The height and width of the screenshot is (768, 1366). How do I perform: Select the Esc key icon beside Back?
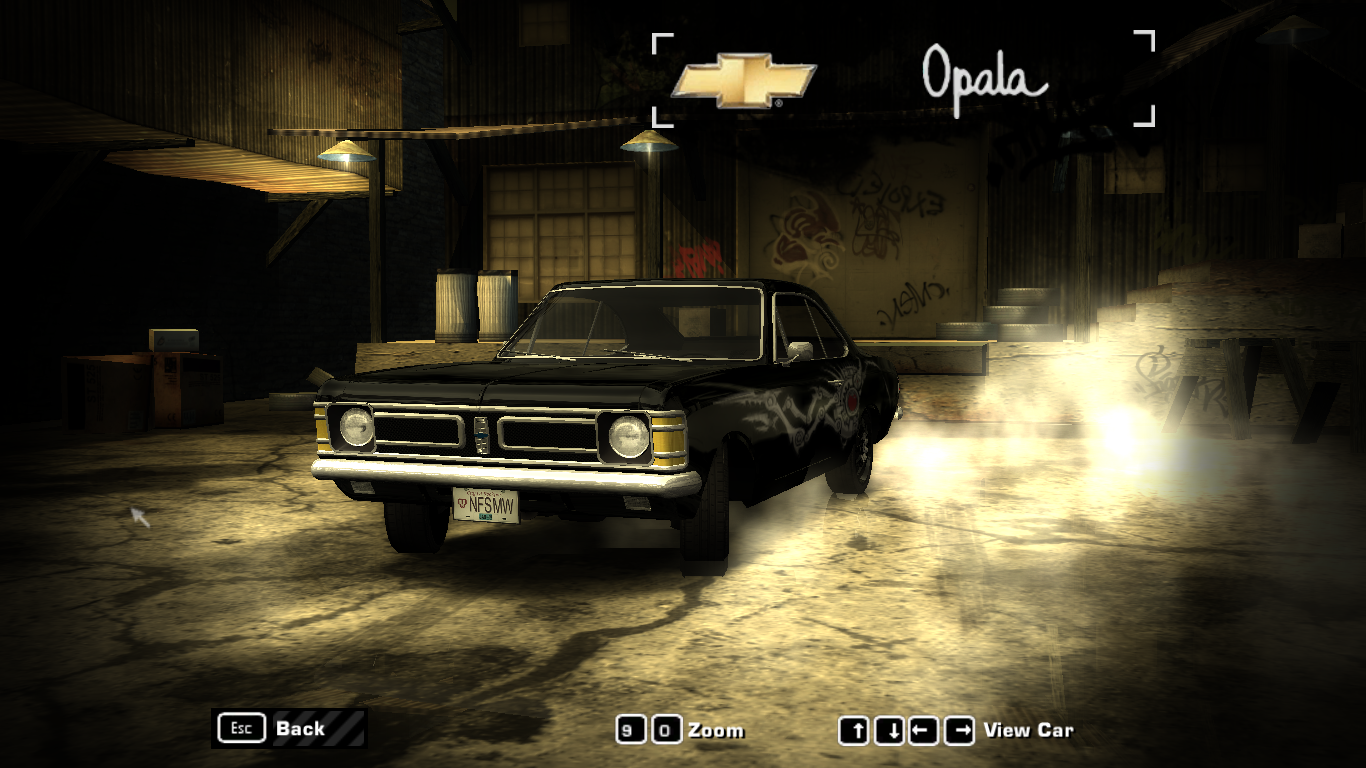coord(240,729)
